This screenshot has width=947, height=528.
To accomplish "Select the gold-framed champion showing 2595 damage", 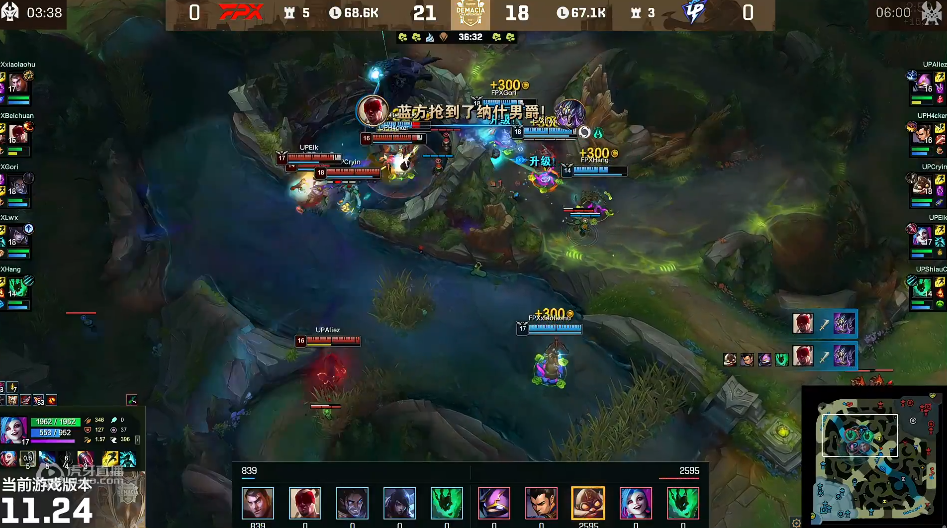I will click(587, 503).
